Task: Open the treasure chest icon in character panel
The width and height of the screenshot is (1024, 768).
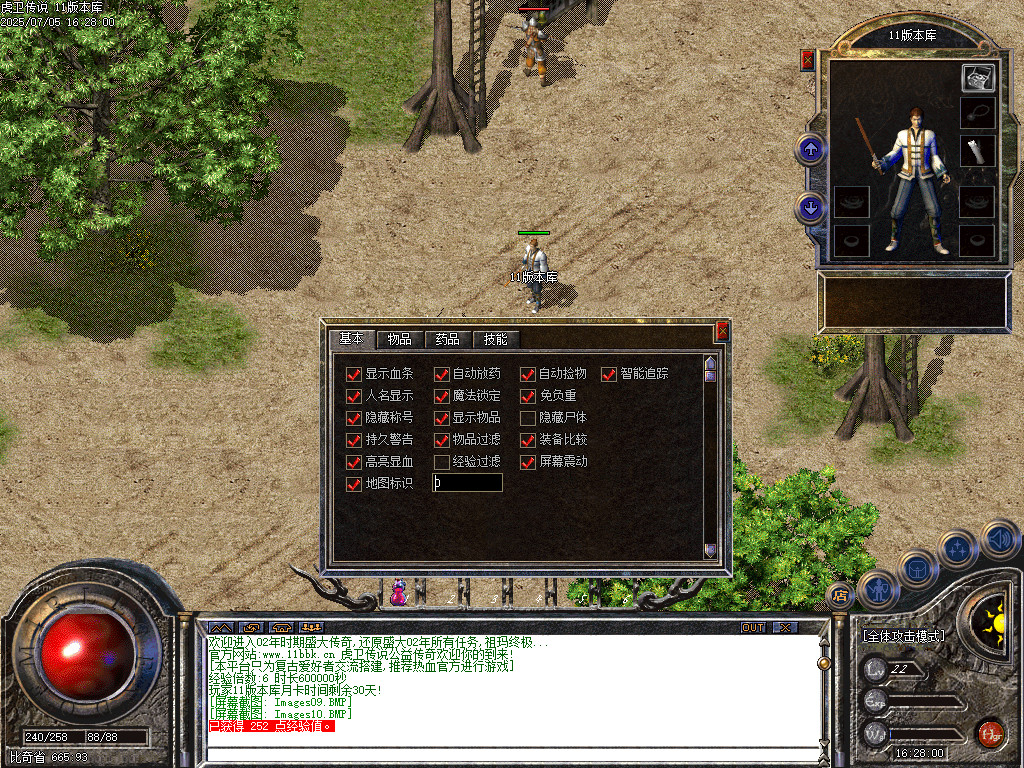Action: point(977,78)
